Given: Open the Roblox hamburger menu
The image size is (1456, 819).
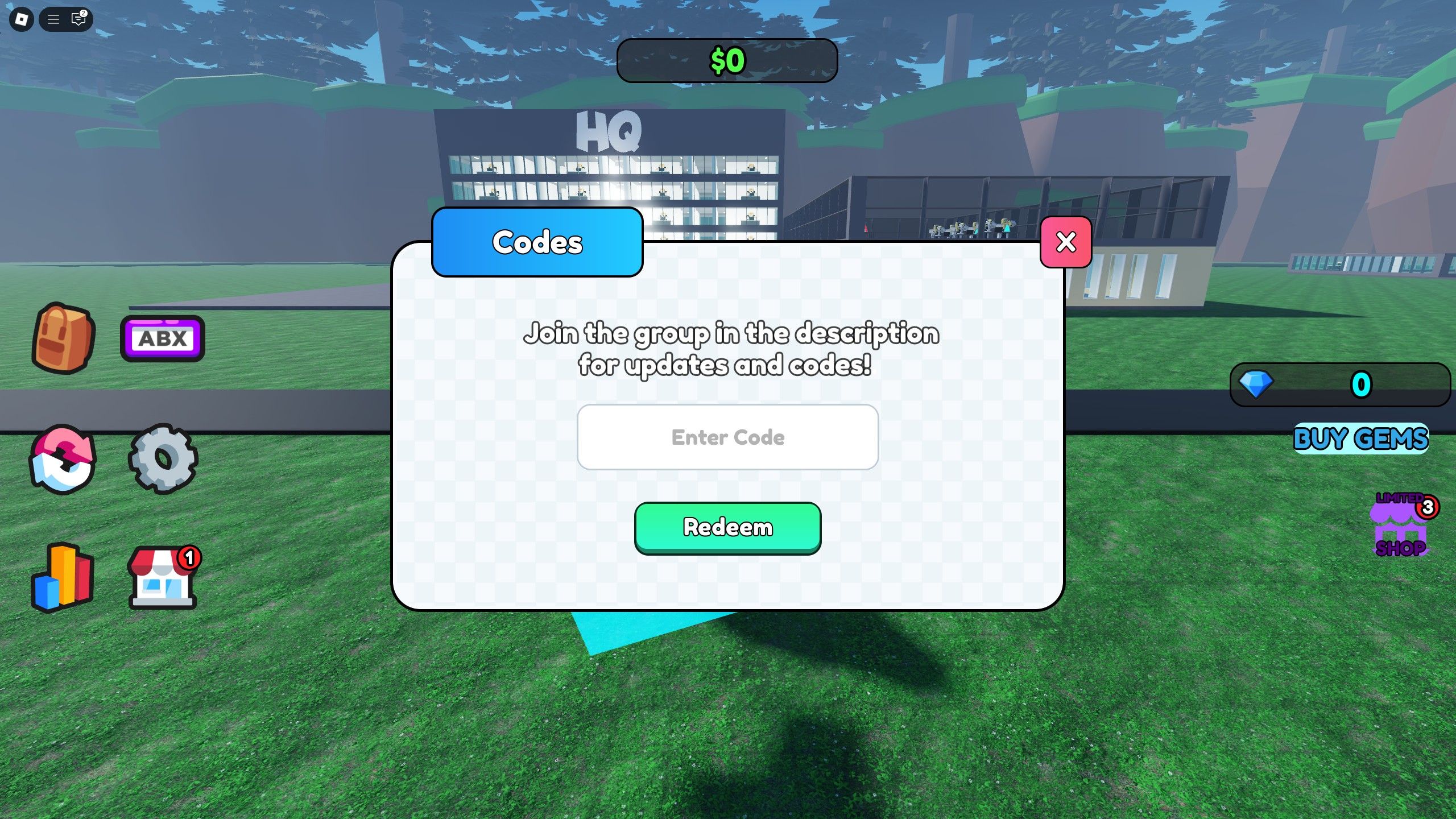Looking at the screenshot, I should 54,20.
